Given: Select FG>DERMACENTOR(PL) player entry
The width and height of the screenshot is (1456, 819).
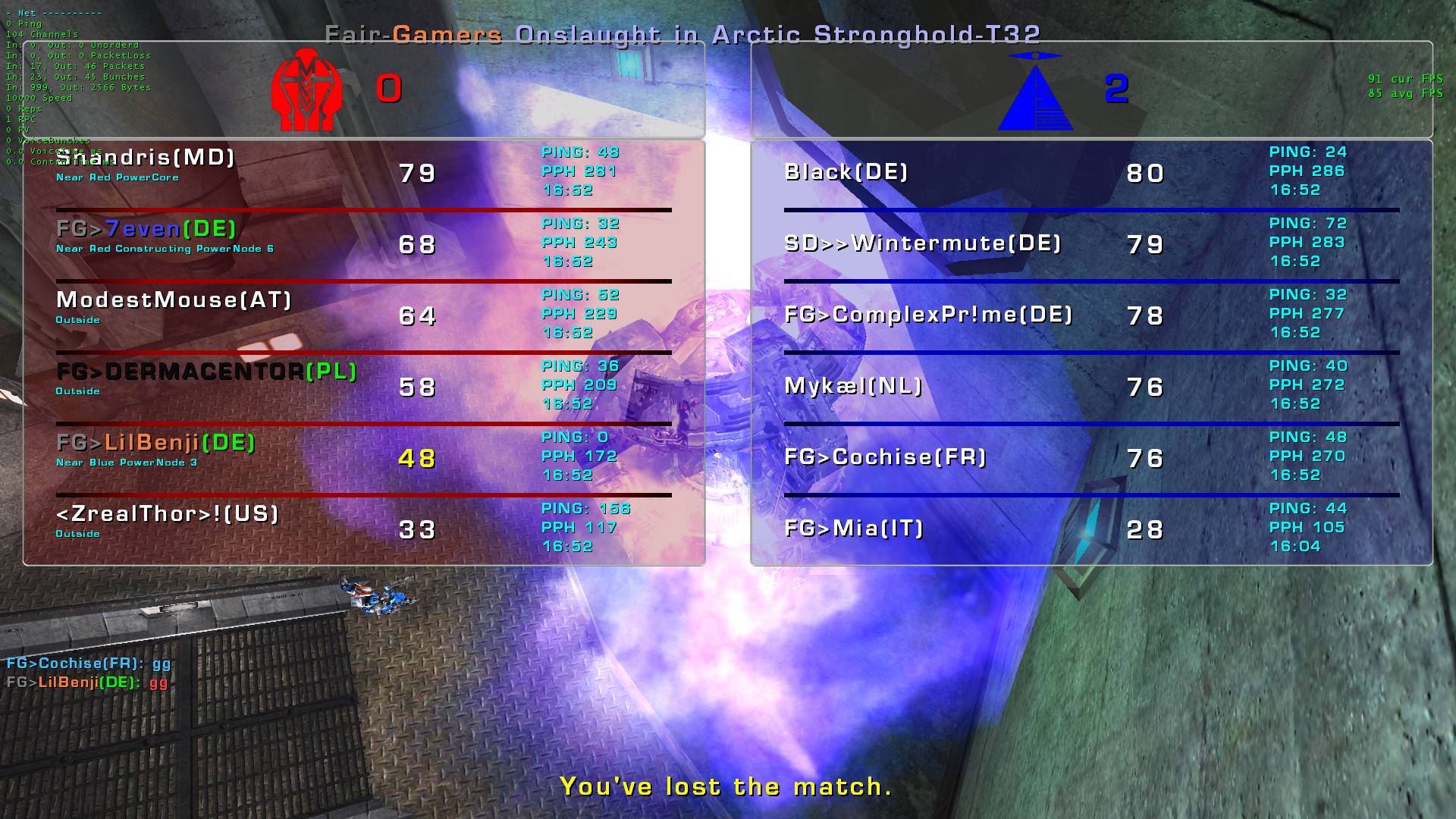Looking at the screenshot, I should (206, 372).
